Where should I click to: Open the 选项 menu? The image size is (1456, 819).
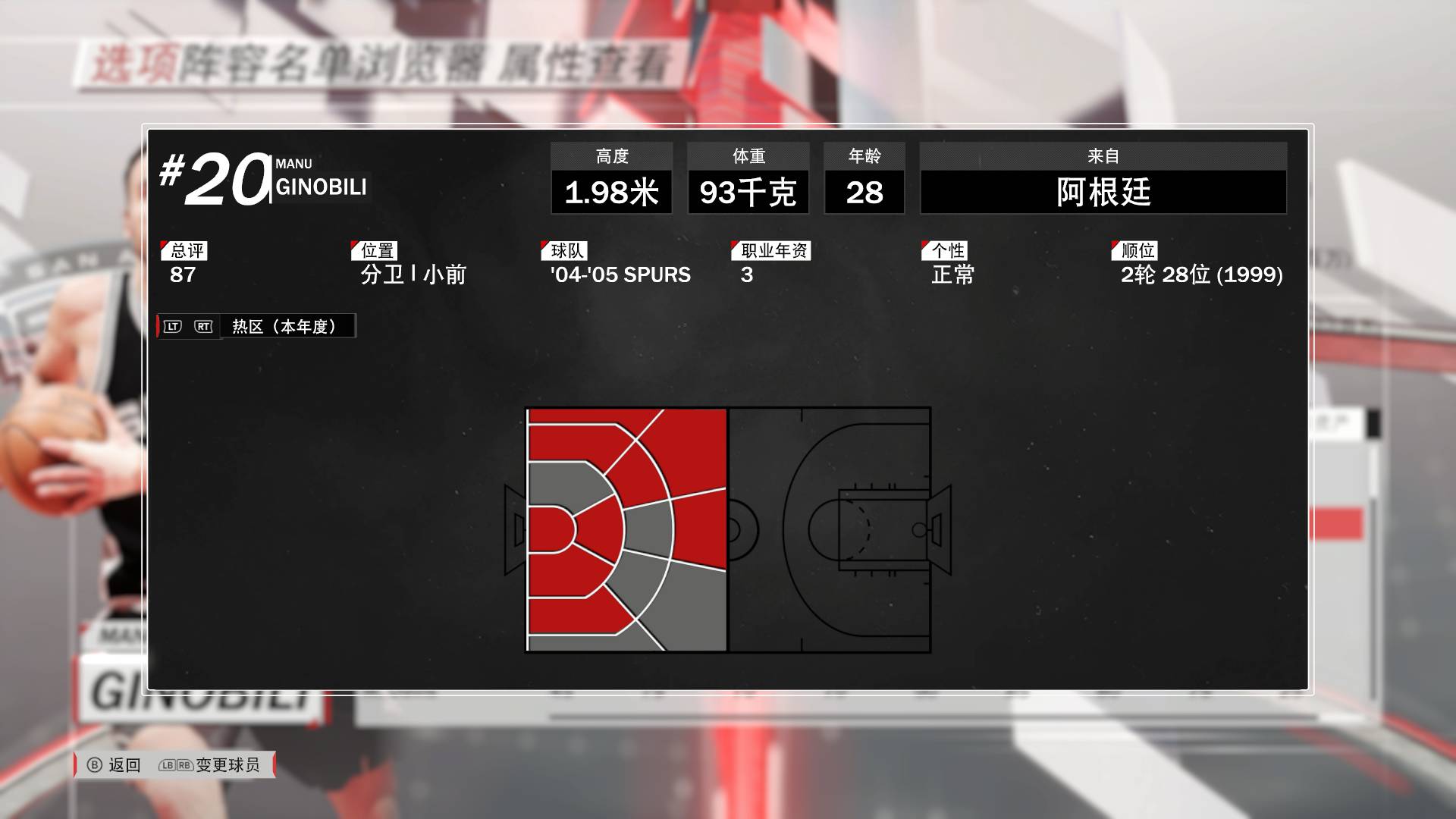[x=135, y=64]
